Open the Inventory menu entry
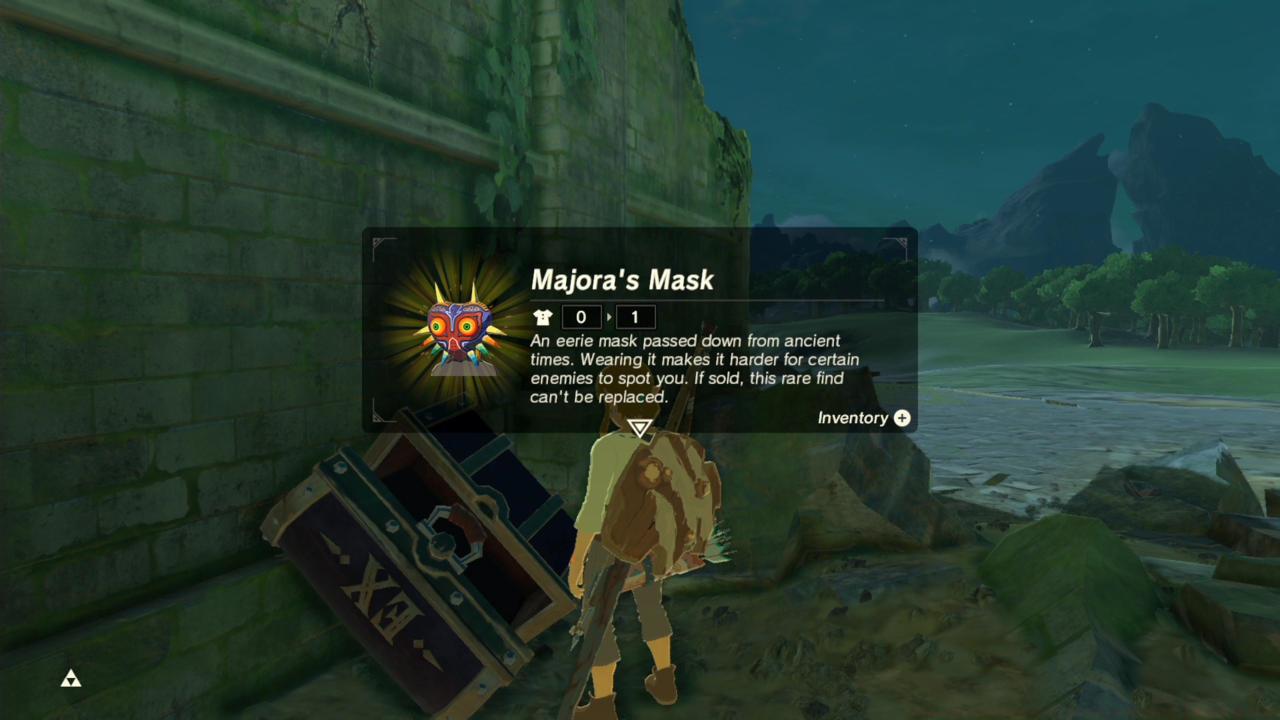Image resolution: width=1280 pixels, height=720 pixels. click(855, 418)
